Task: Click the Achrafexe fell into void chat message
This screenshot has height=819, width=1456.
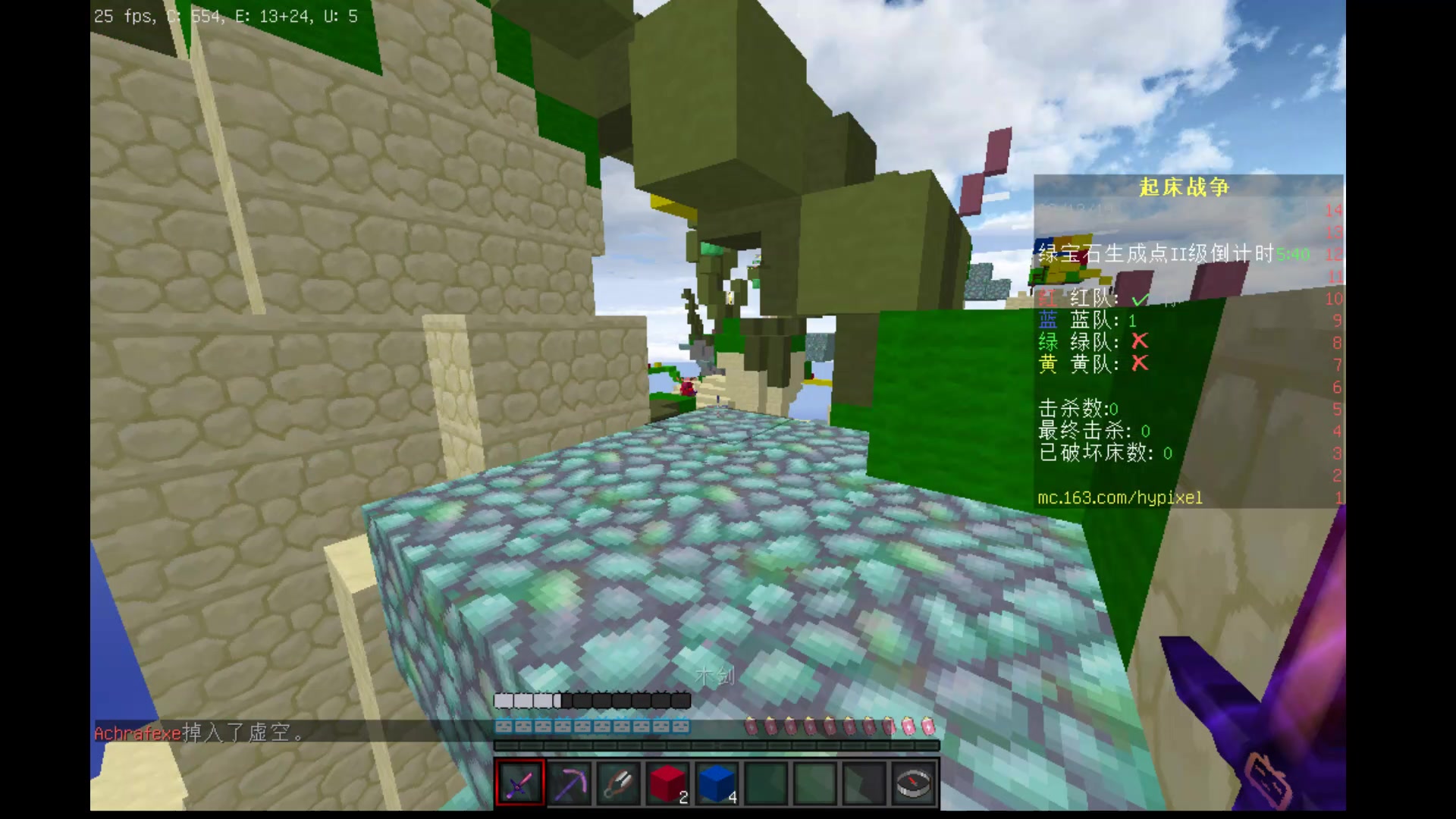Action: pyautogui.click(x=197, y=734)
